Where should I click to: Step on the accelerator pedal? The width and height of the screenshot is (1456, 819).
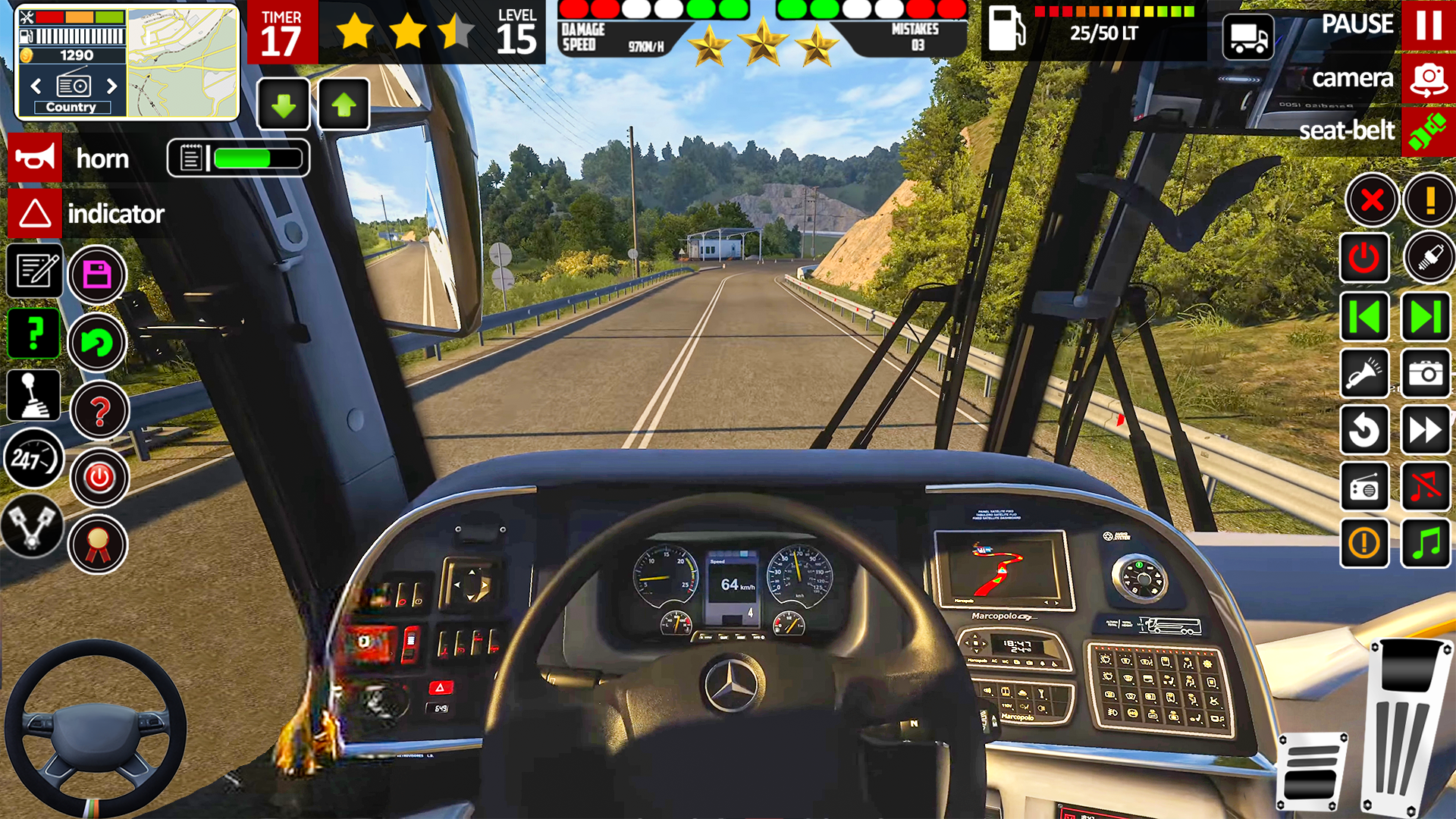(x=1405, y=728)
